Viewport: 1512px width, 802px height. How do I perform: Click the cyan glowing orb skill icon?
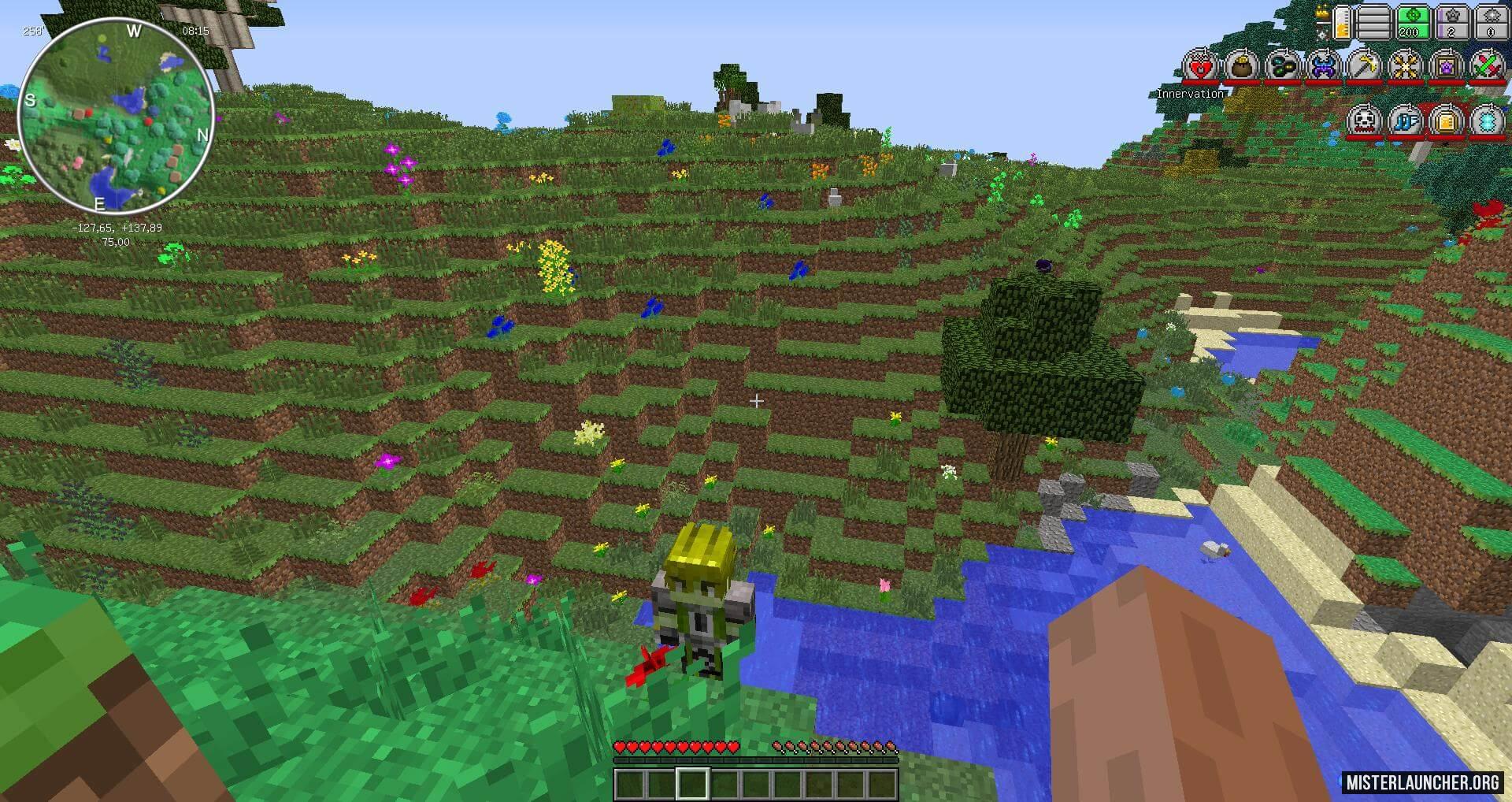click(x=1488, y=121)
